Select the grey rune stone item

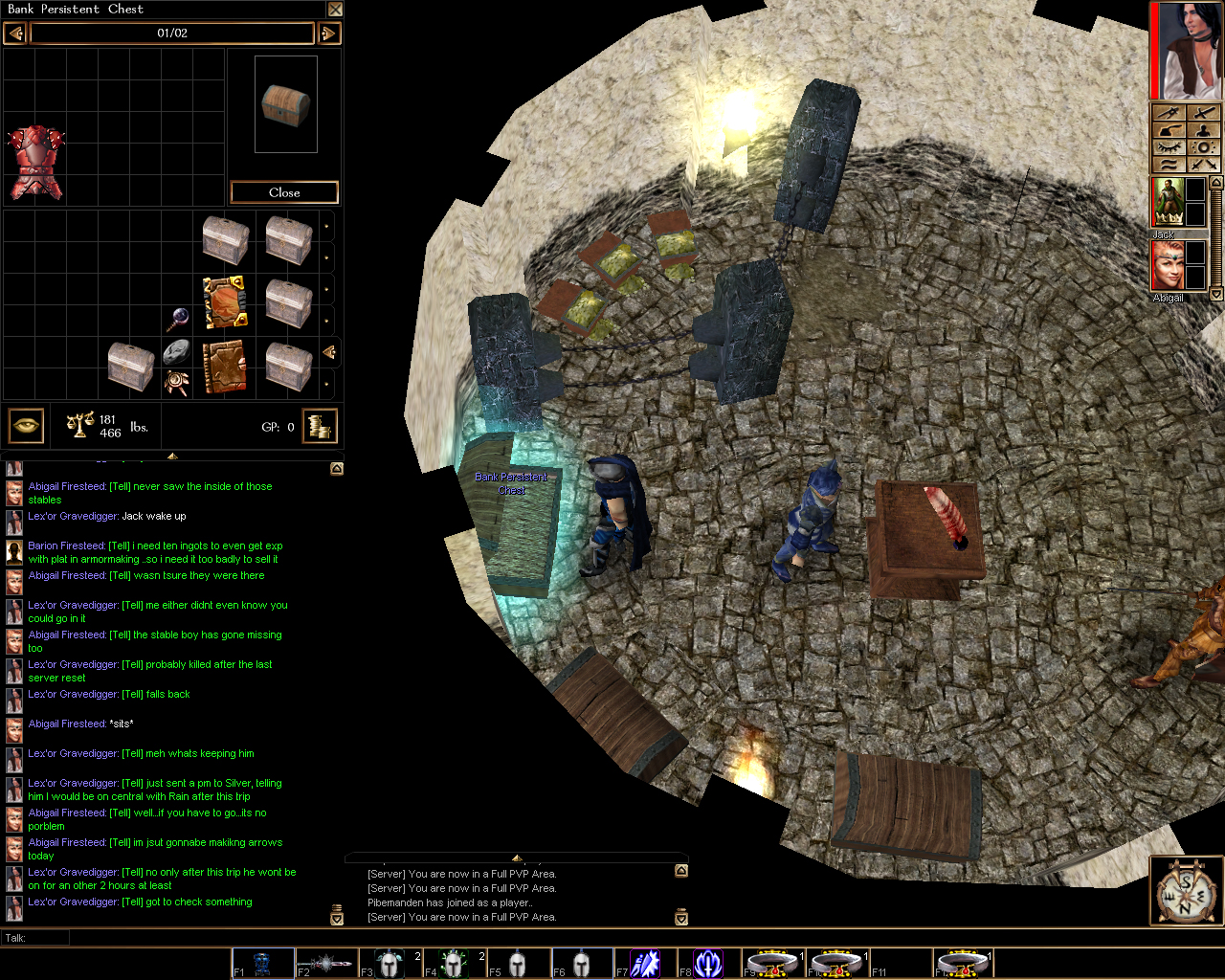176,351
